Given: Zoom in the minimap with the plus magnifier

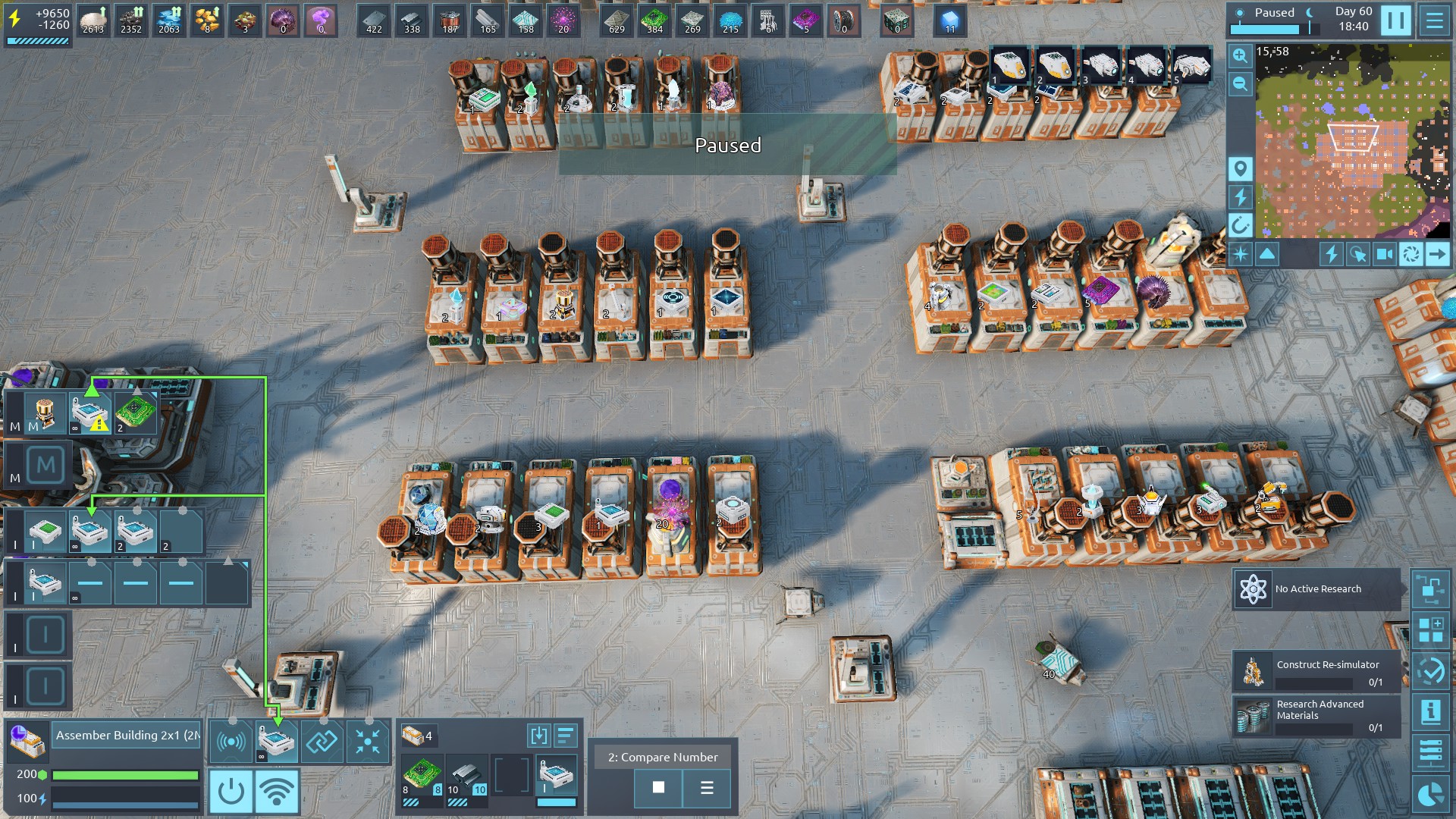Looking at the screenshot, I should coord(1240,55).
